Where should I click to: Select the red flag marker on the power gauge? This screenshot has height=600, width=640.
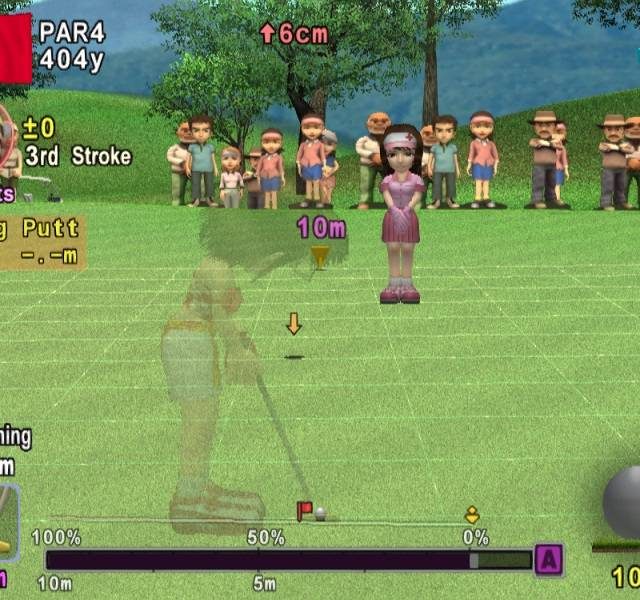pos(304,511)
